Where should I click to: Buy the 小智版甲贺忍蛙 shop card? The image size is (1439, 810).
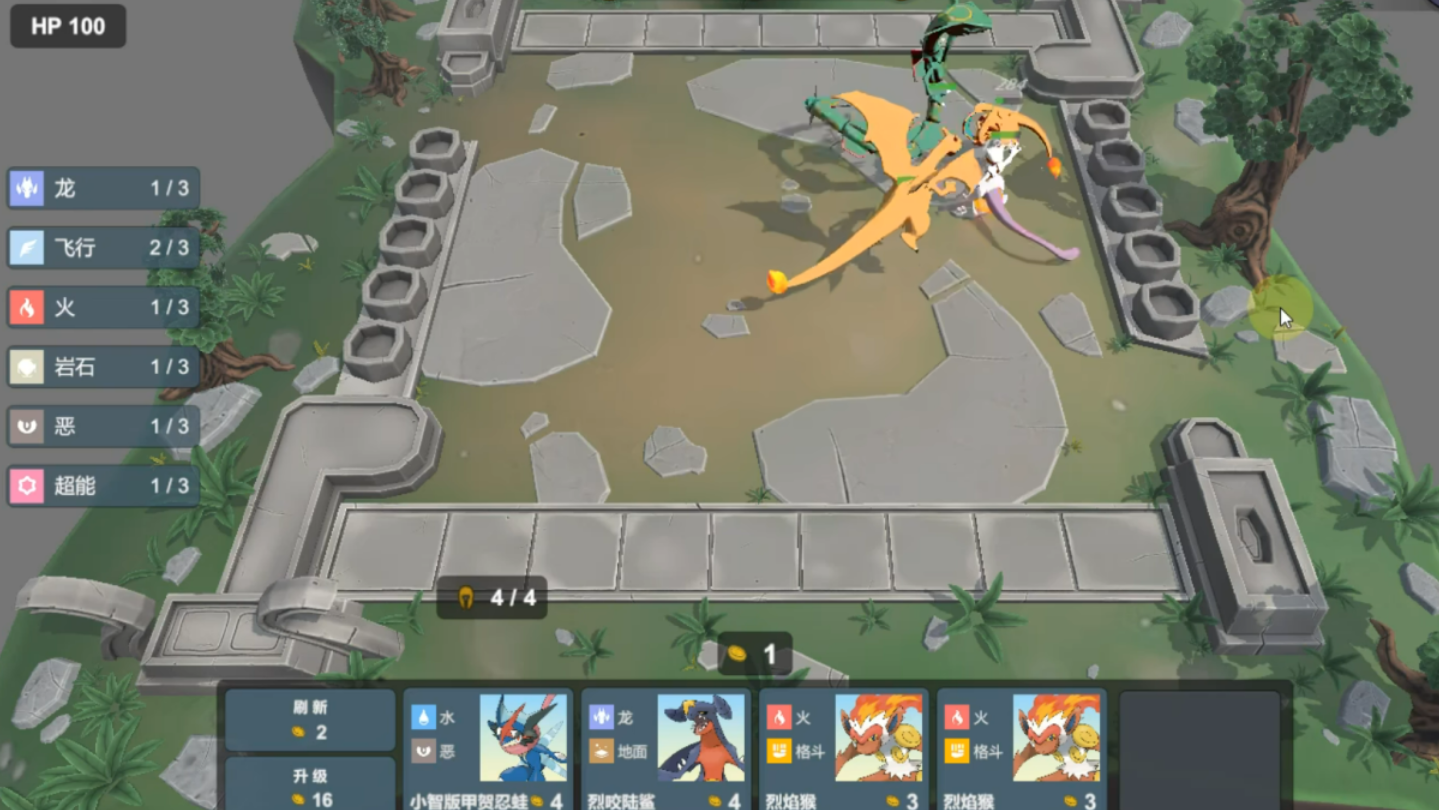[x=488, y=750]
